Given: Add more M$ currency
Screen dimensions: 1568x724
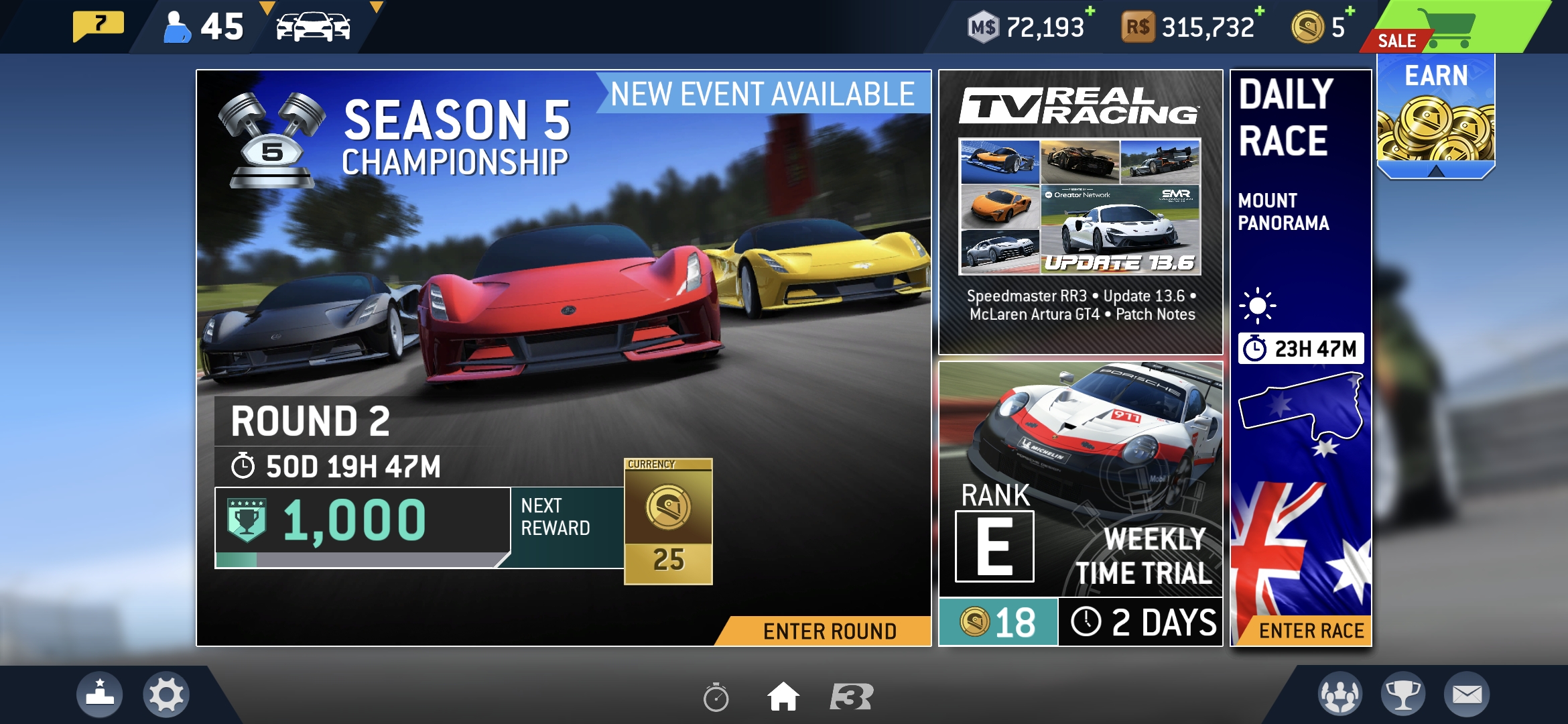Looking at the screenshot, I should 1090,11.
